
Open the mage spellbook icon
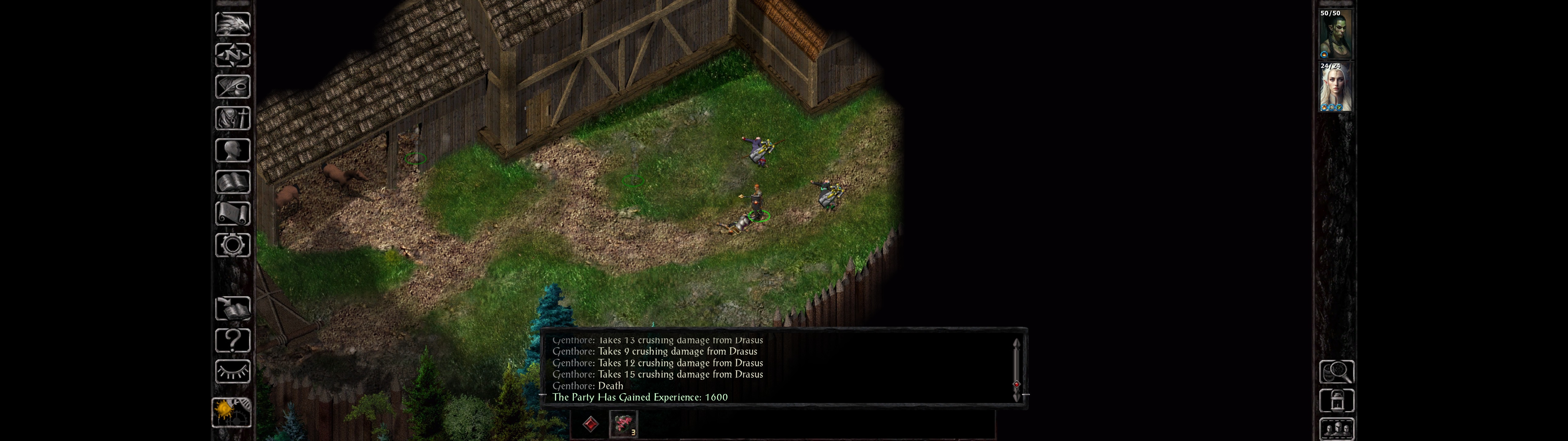232,182
